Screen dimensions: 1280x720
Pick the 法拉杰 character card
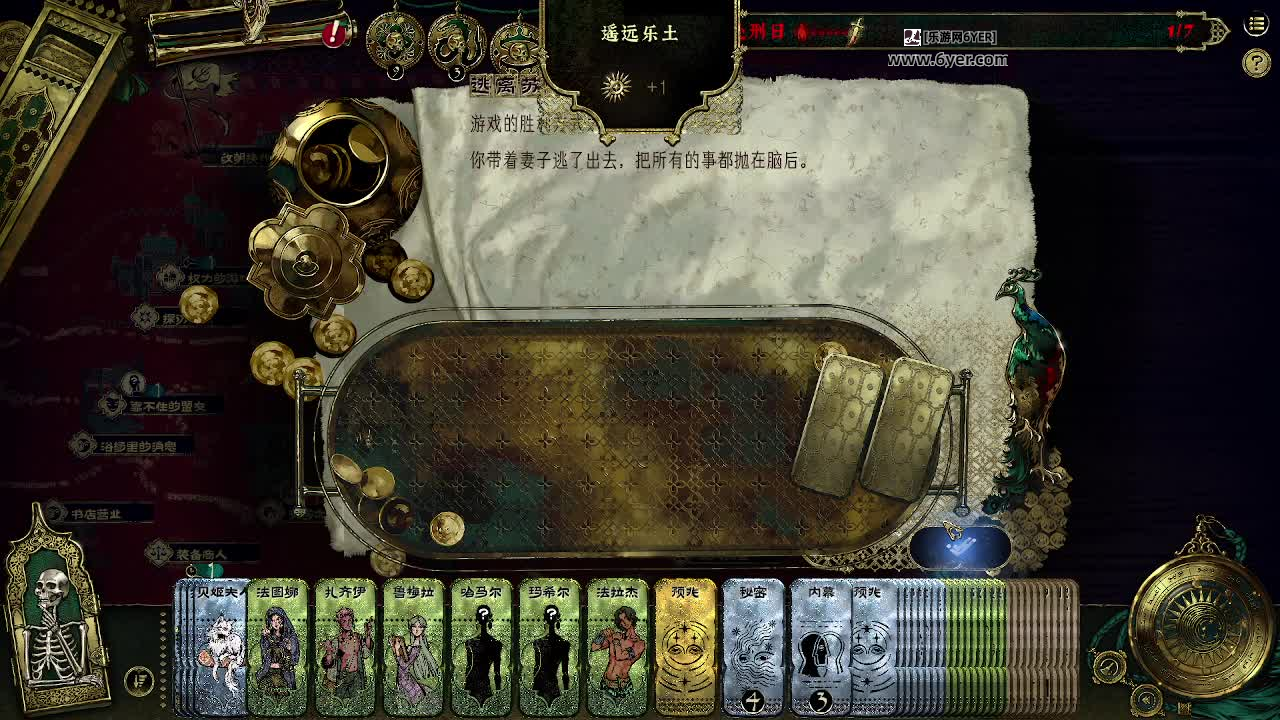coord(618,647)
